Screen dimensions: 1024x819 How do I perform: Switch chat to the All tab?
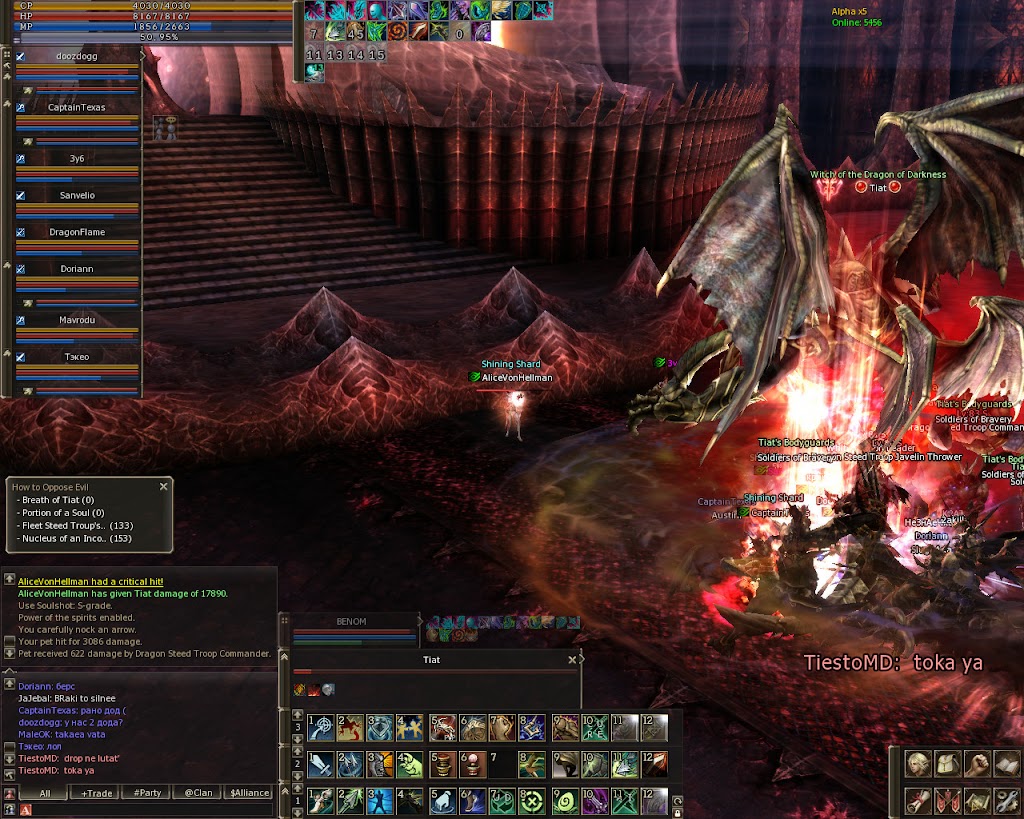pos(44,793)
